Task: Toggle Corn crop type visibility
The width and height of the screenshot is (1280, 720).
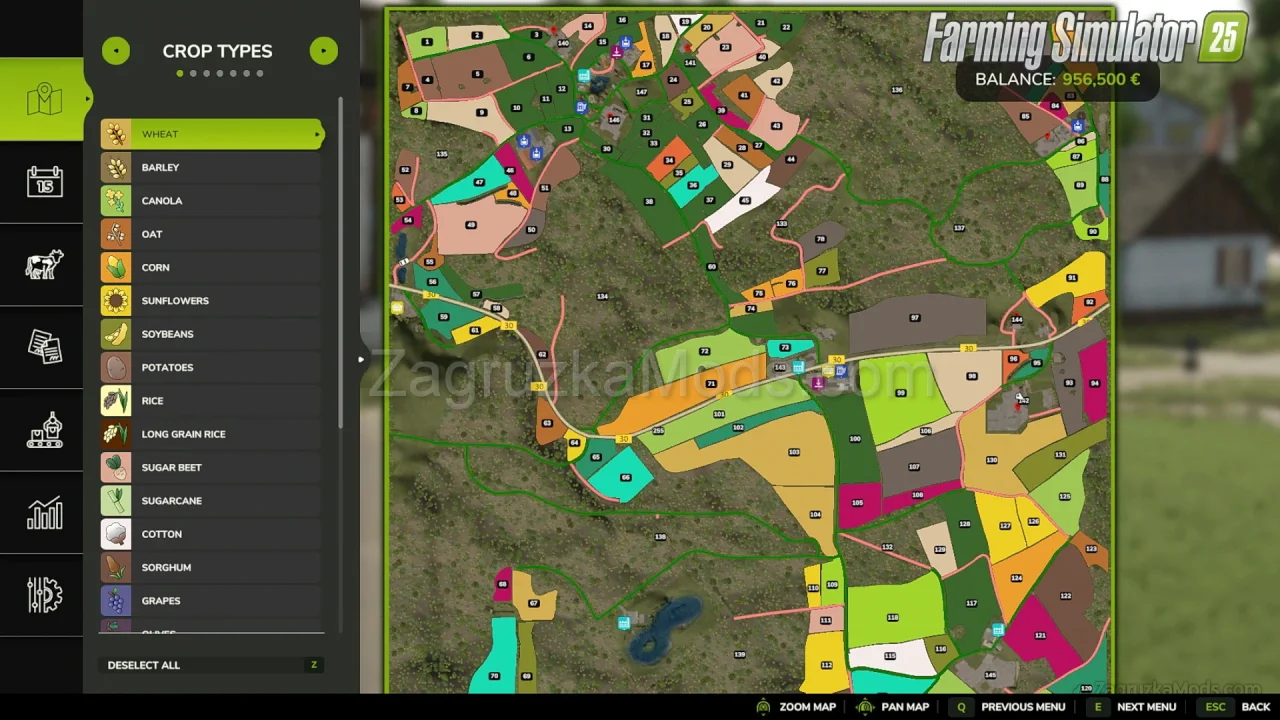Action: pos(211,267)
